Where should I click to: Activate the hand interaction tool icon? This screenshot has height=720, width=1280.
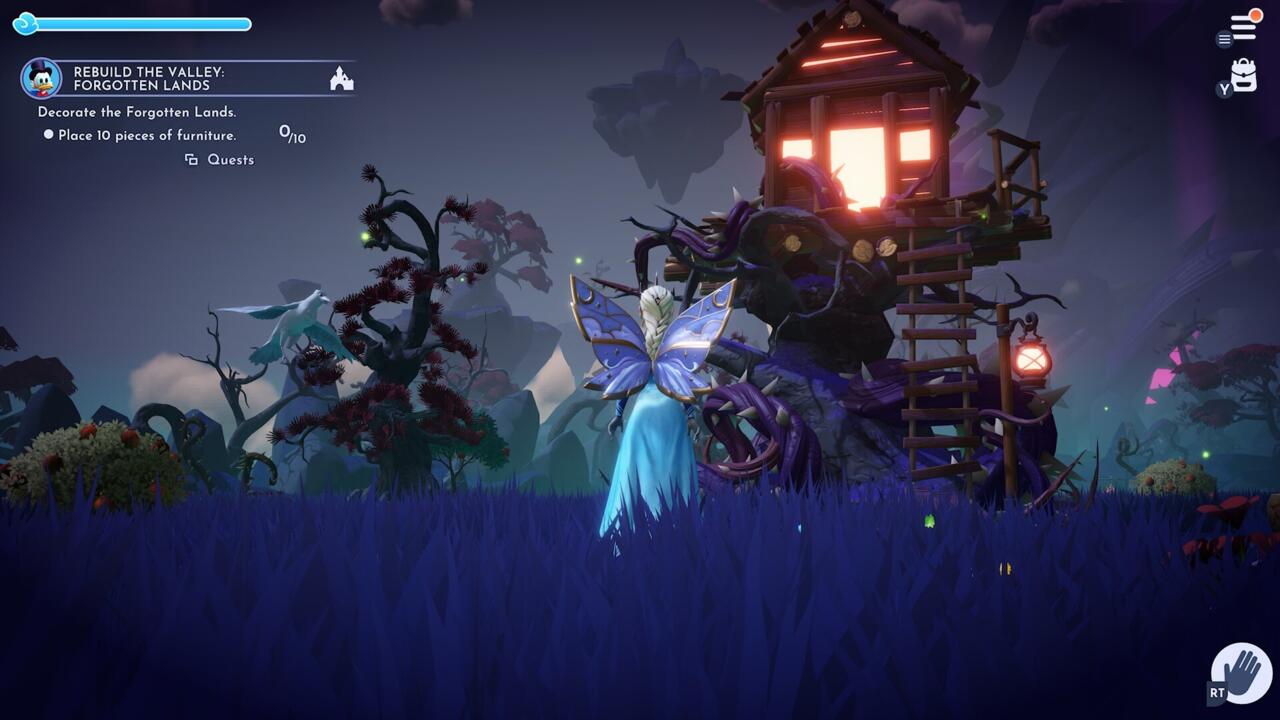tap(1241, 673)
